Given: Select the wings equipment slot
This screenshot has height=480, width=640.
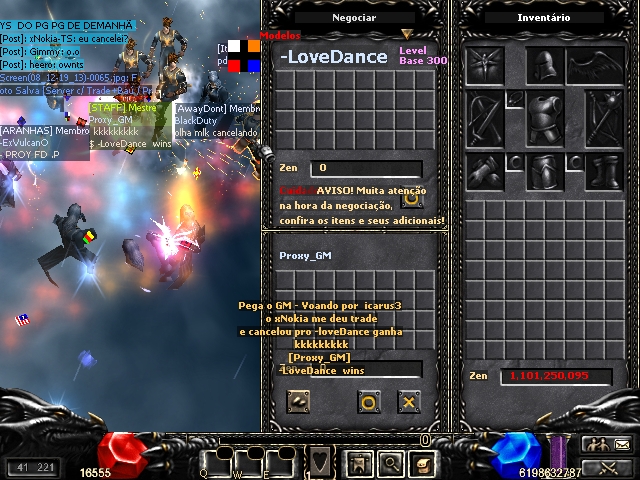Looking at the screenshot, I should [597, 66].
